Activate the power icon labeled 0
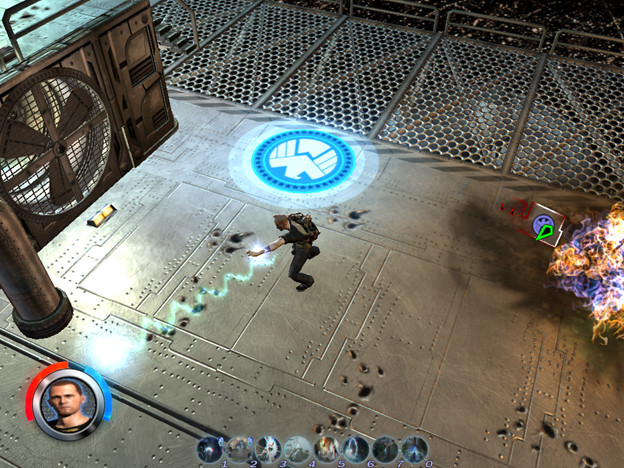Screen dimensions: 624x468 click(414, 449)
